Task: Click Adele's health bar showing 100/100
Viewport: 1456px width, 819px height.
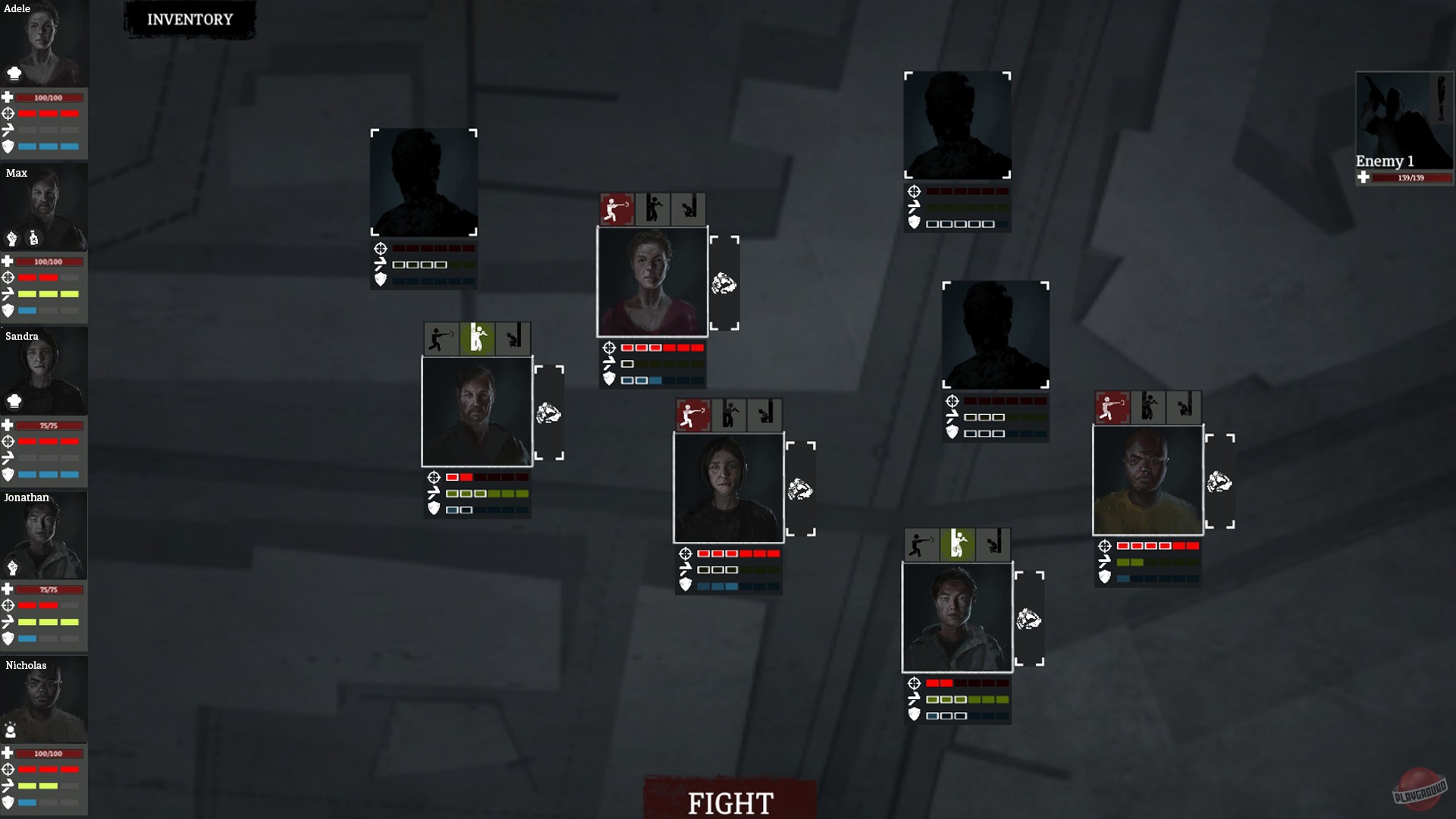Action: 49,97
